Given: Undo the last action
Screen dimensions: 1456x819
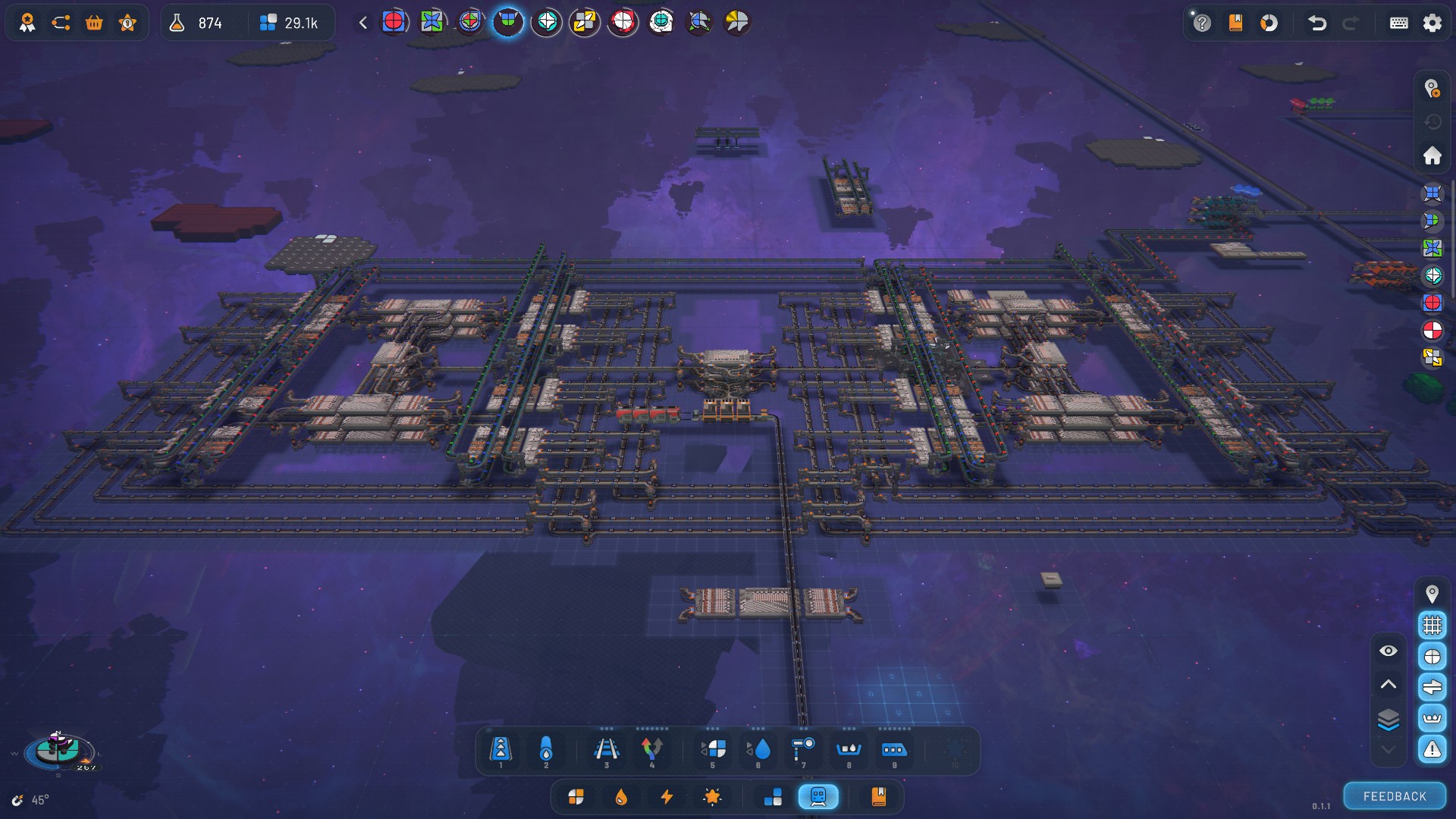Looking at the screenshot, I should (x=1317, y=23).
